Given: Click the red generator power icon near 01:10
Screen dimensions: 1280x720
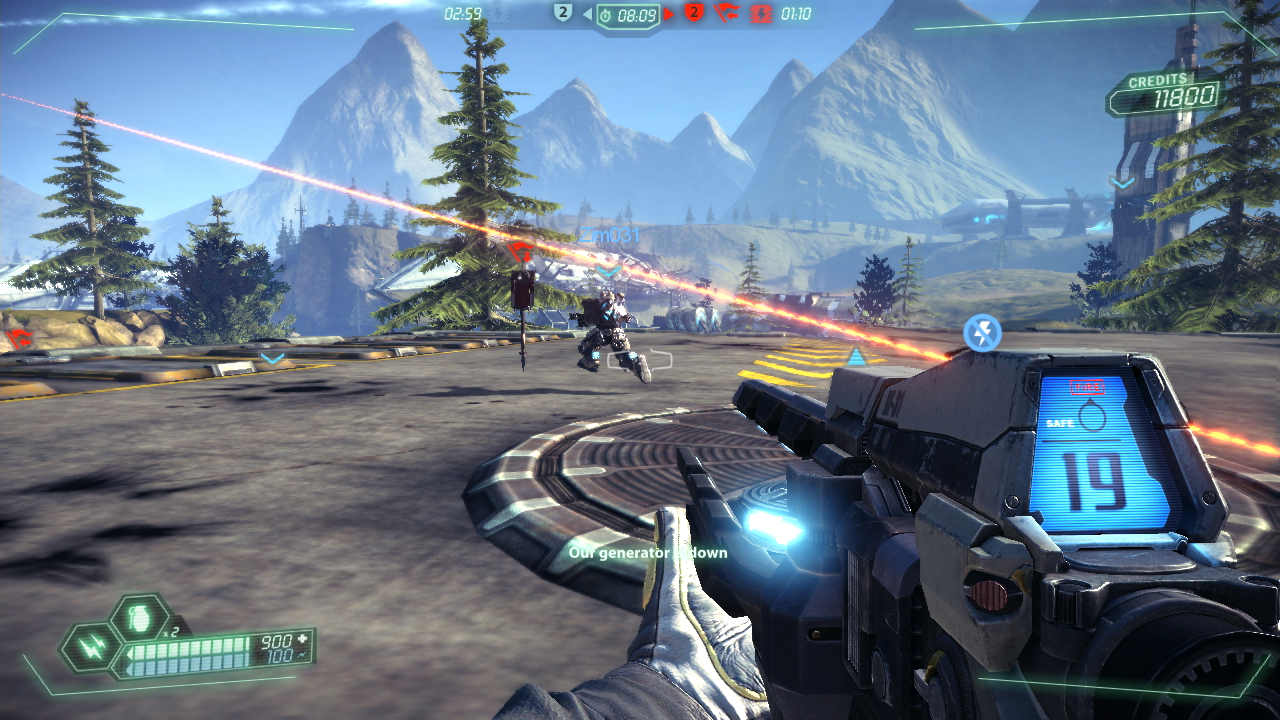Looking at the screenshot, I should point(761,14).
